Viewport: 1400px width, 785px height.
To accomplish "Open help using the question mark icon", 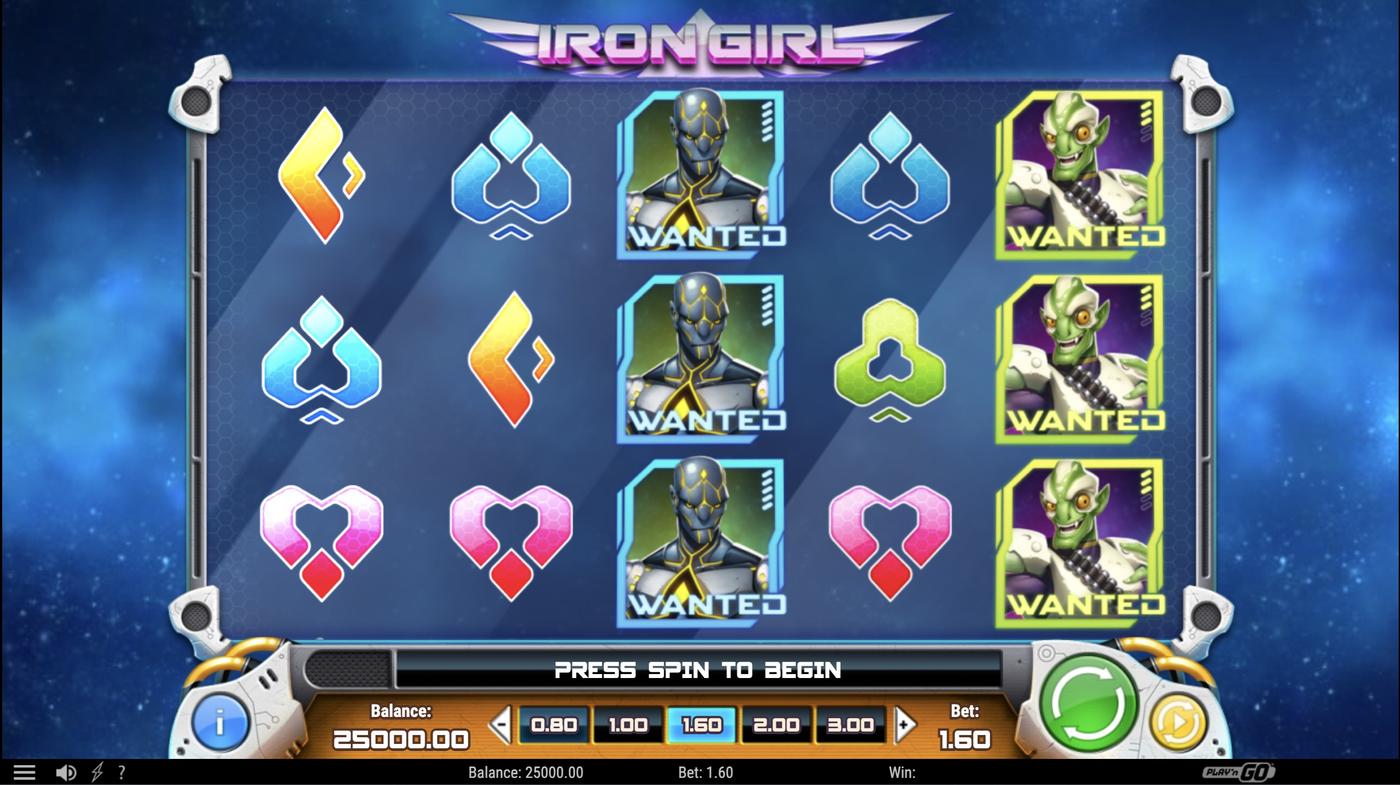I will tap(122, 771).
